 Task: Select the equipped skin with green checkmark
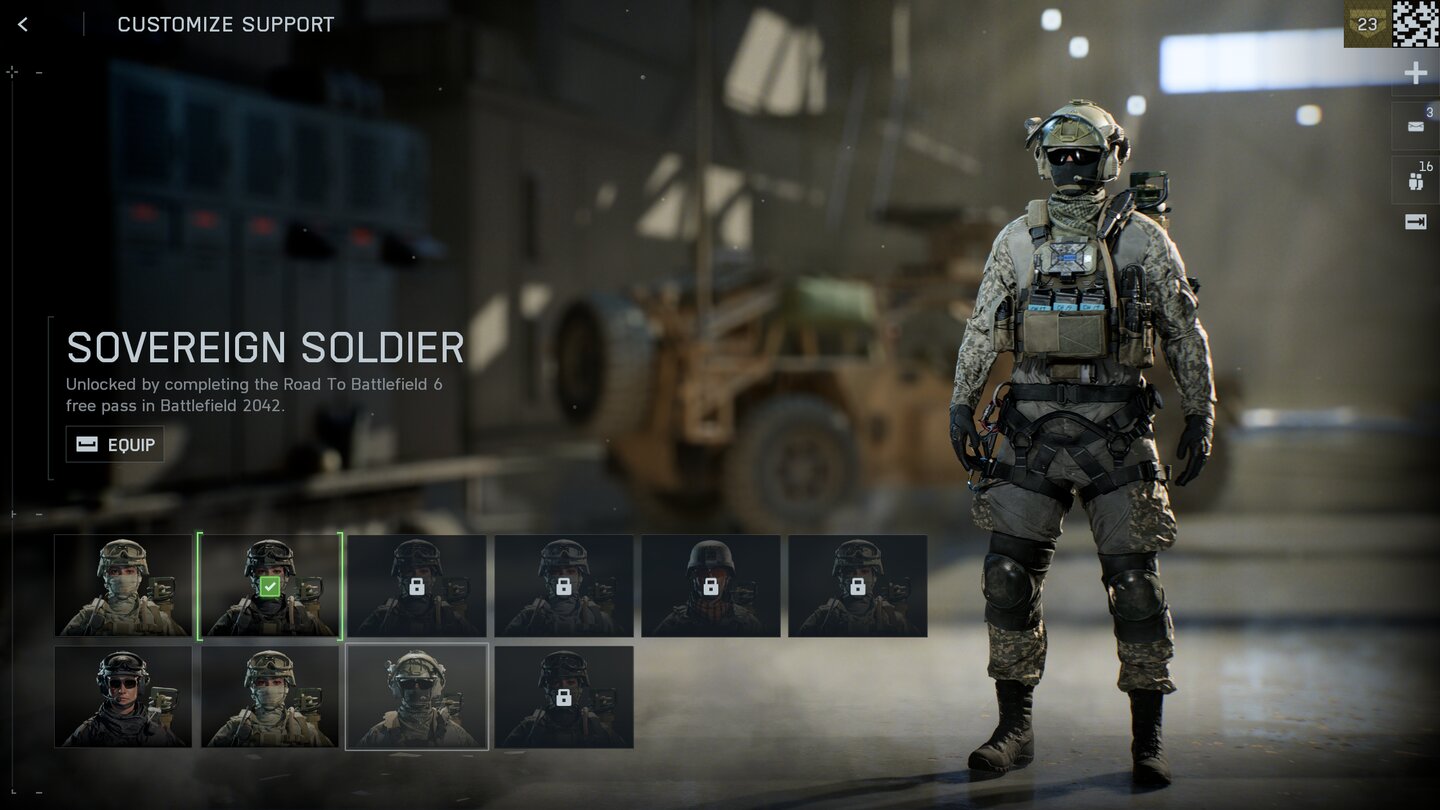point(270,586)
